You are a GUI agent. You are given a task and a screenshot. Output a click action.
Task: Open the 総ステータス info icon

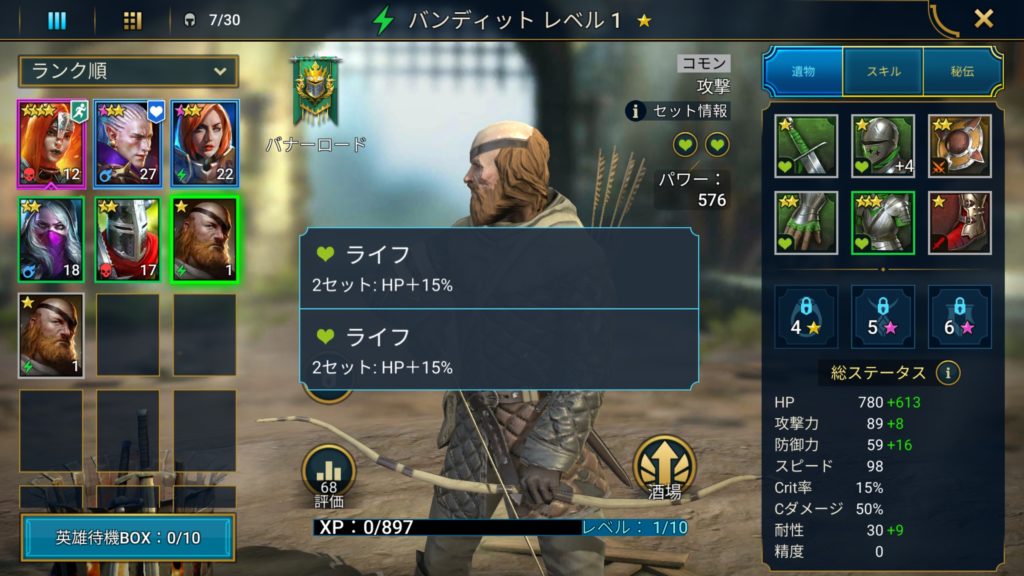point(948,373)
